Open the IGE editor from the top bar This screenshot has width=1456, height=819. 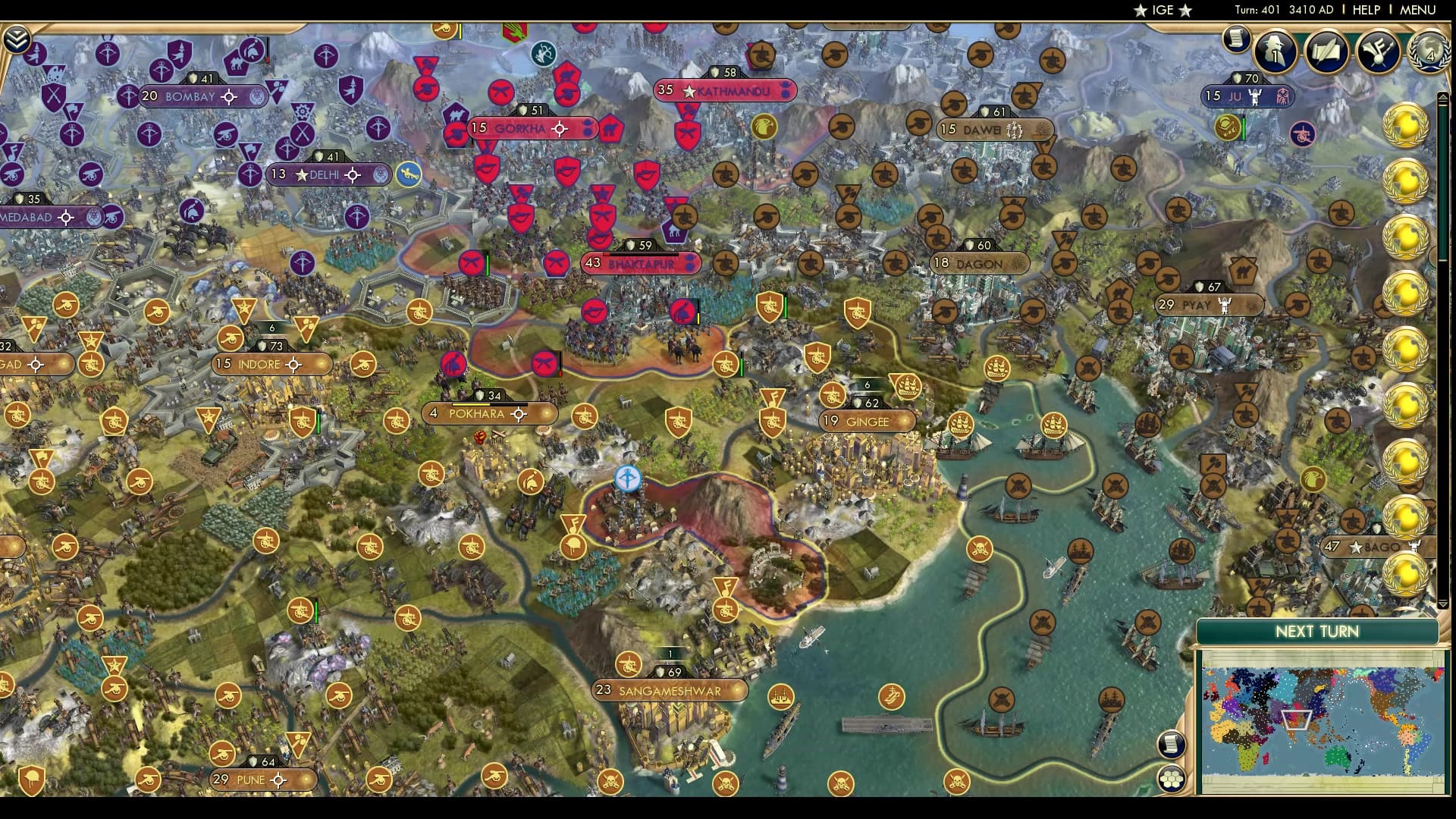(1164, 11)
